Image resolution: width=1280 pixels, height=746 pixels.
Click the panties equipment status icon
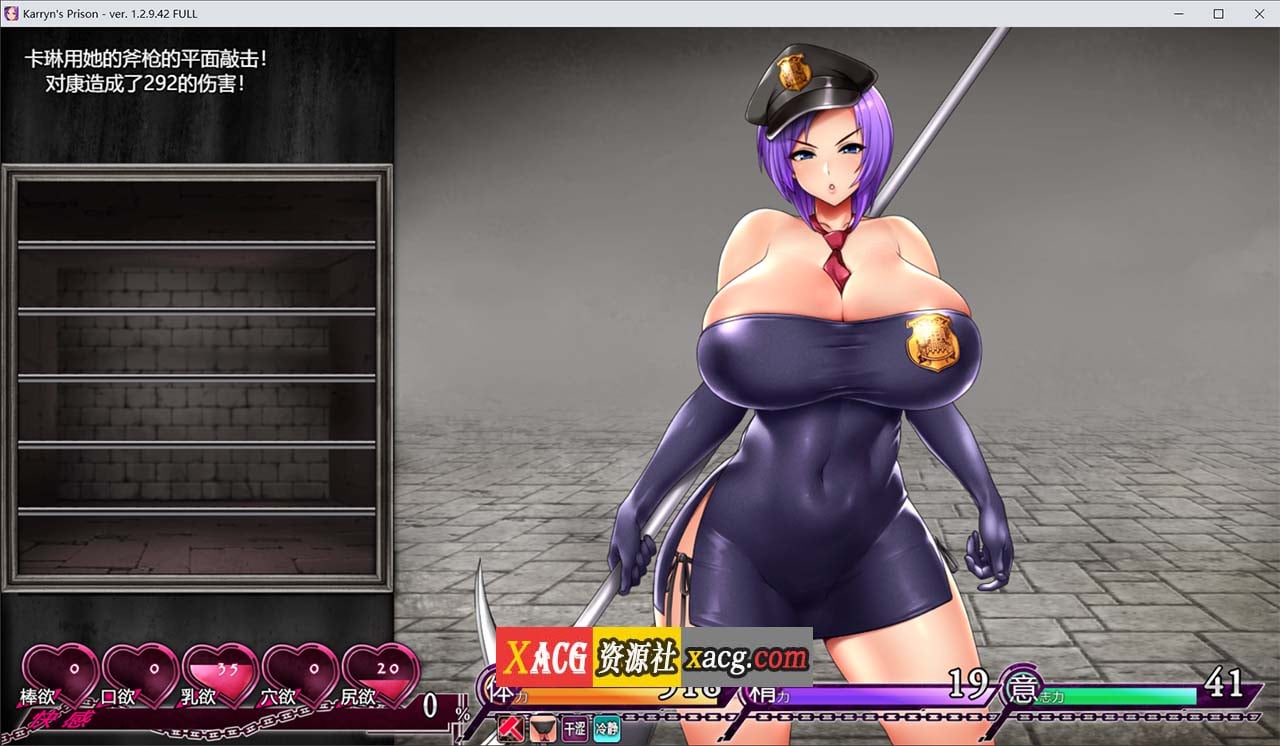[543, 729]
